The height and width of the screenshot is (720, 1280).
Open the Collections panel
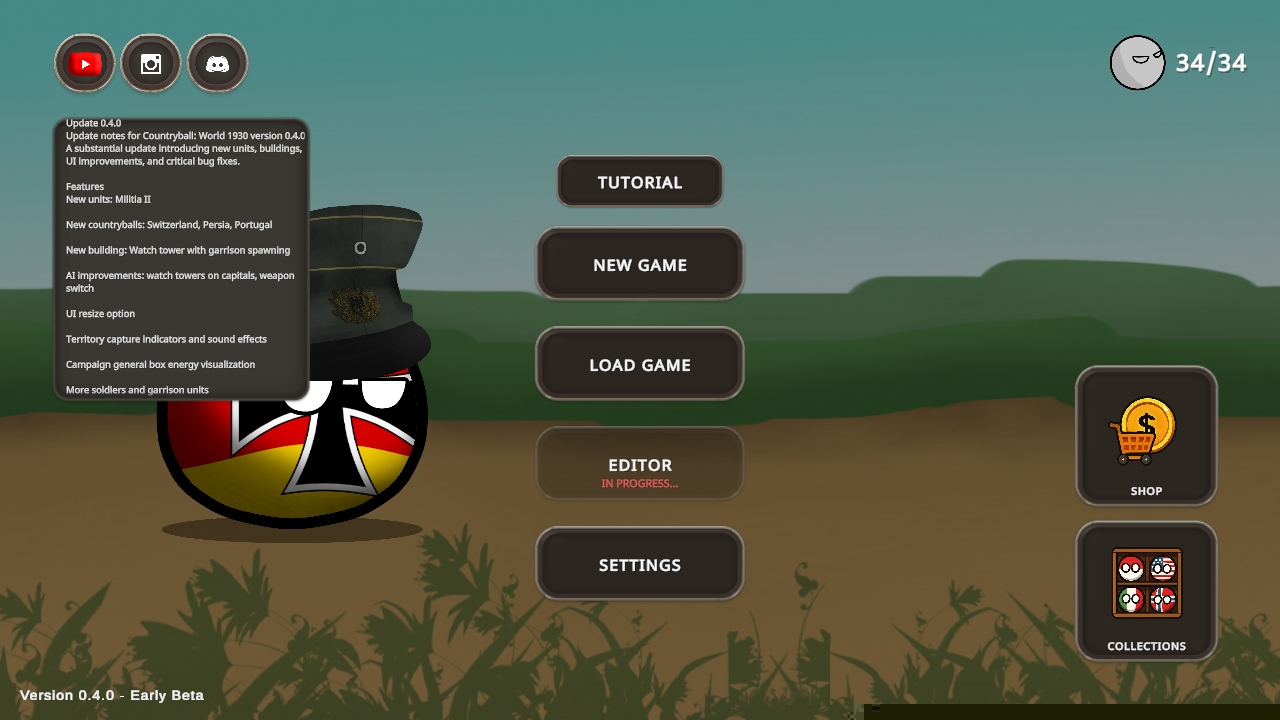click(1146, 591)
